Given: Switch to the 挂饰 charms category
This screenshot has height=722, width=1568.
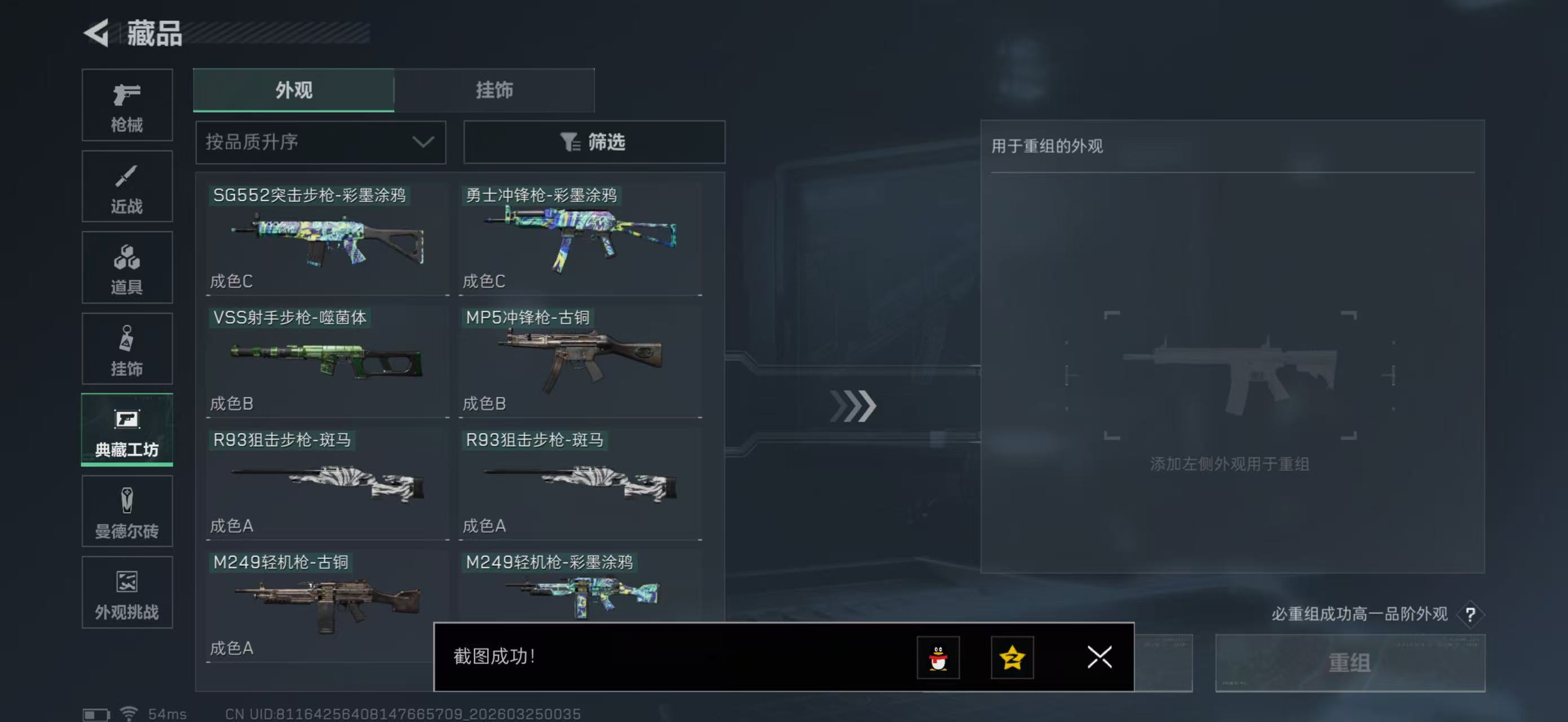Looking at the screenshot, I should tap(127, 349).
